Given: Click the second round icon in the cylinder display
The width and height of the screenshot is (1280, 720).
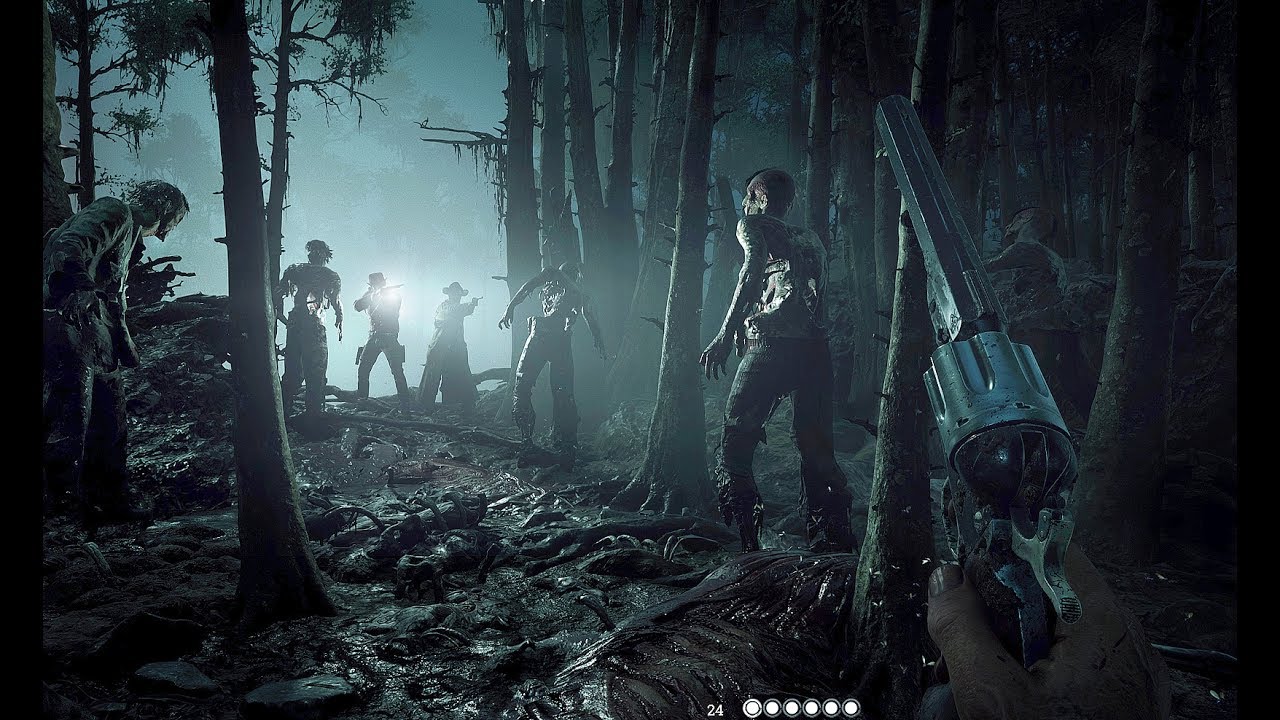Looking at the screenshot, I should pos(773,706).
